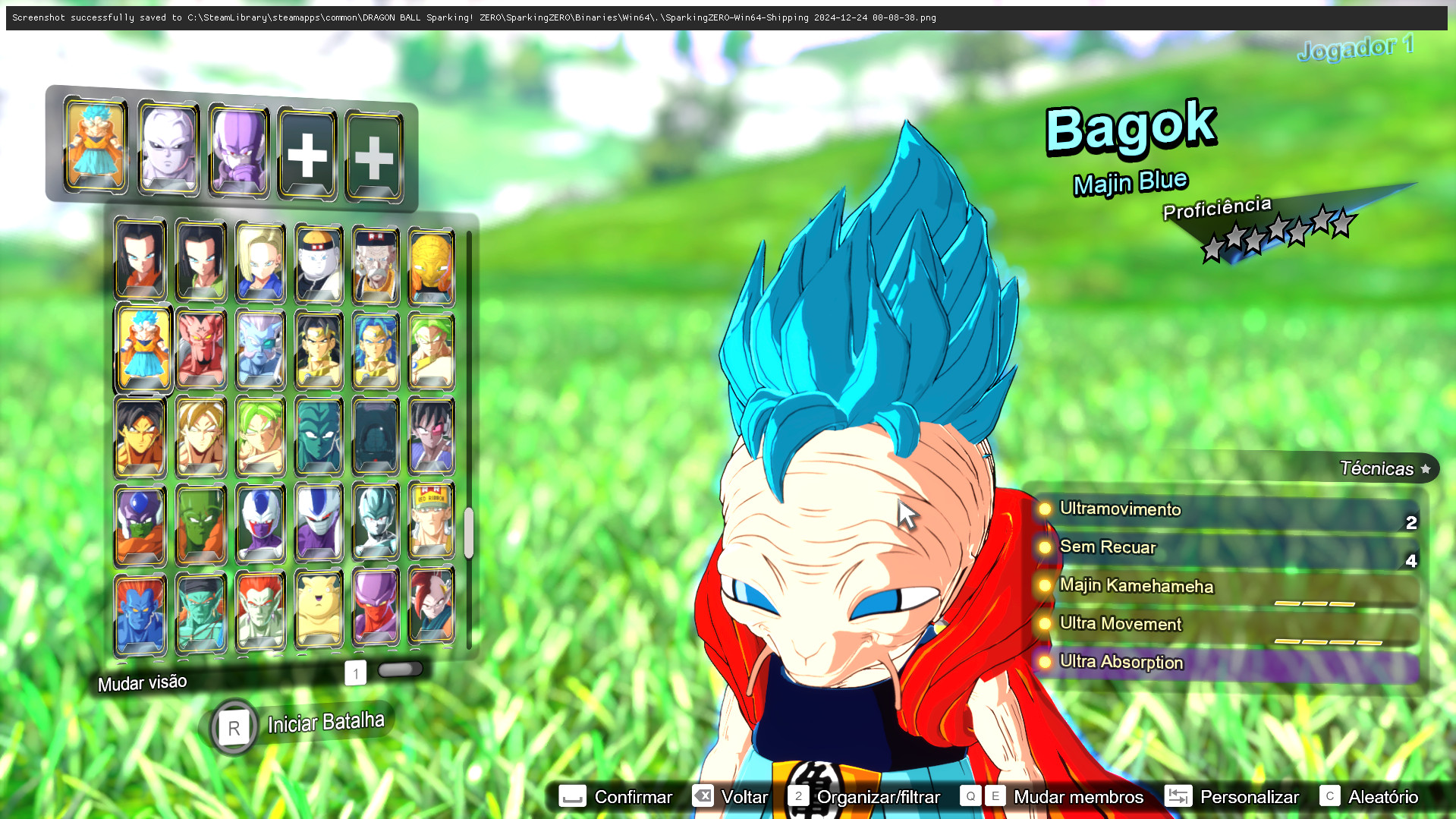Open the Personalizar menu
Viewport: 1456px width, 819px height.
click(x=1249, y=796)
